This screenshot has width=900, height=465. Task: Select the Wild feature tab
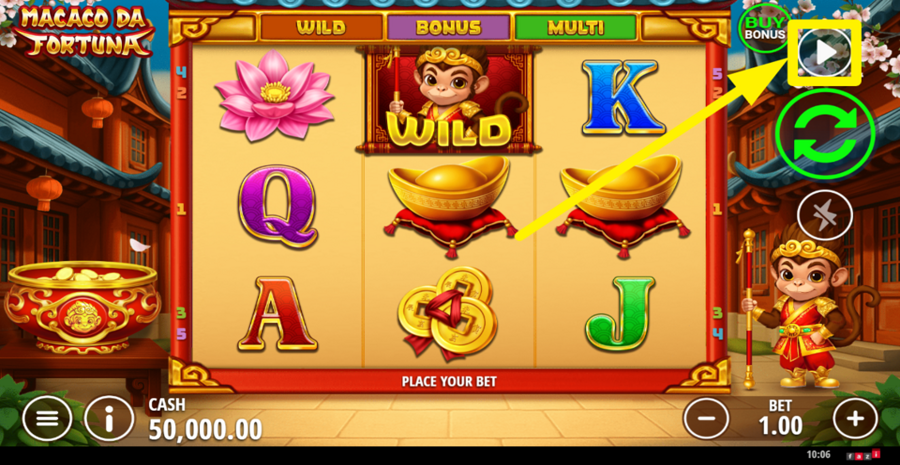tap(321, 27)
